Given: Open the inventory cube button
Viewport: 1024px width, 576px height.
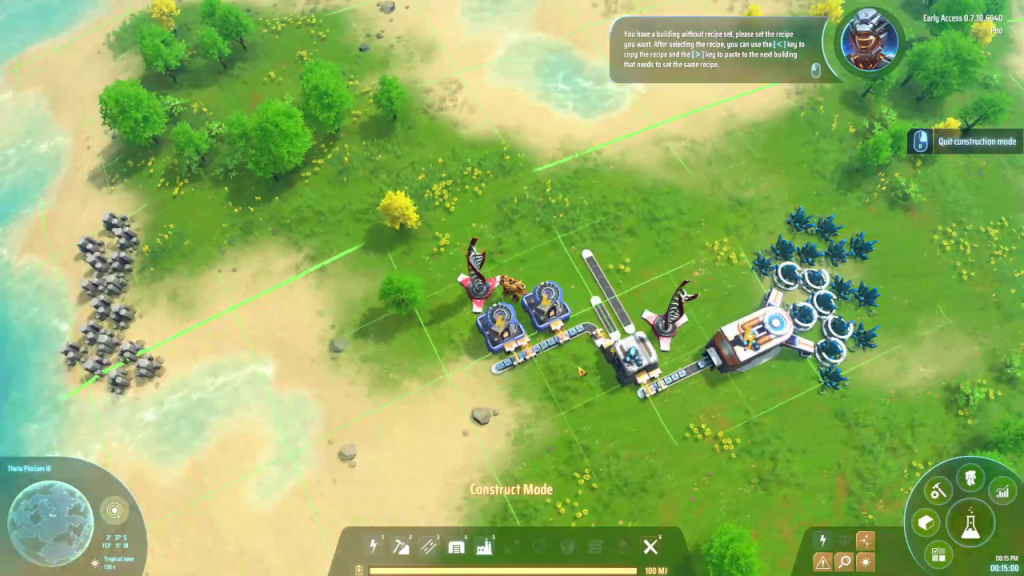Looking at the screenshot, I should click(925, 522).
